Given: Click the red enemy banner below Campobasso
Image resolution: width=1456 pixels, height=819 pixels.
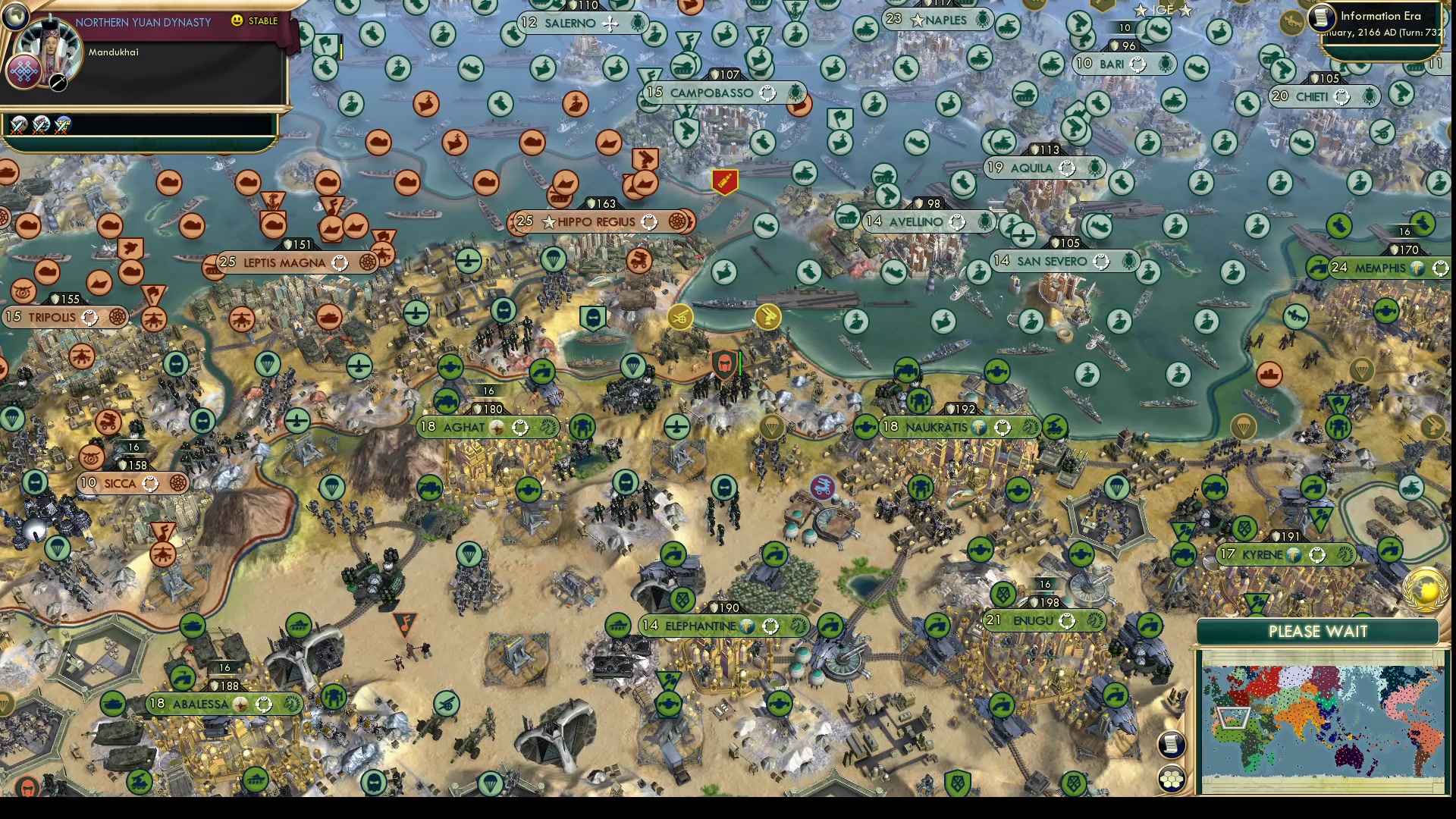Looking at the screenshot, I should click(724, 182).
